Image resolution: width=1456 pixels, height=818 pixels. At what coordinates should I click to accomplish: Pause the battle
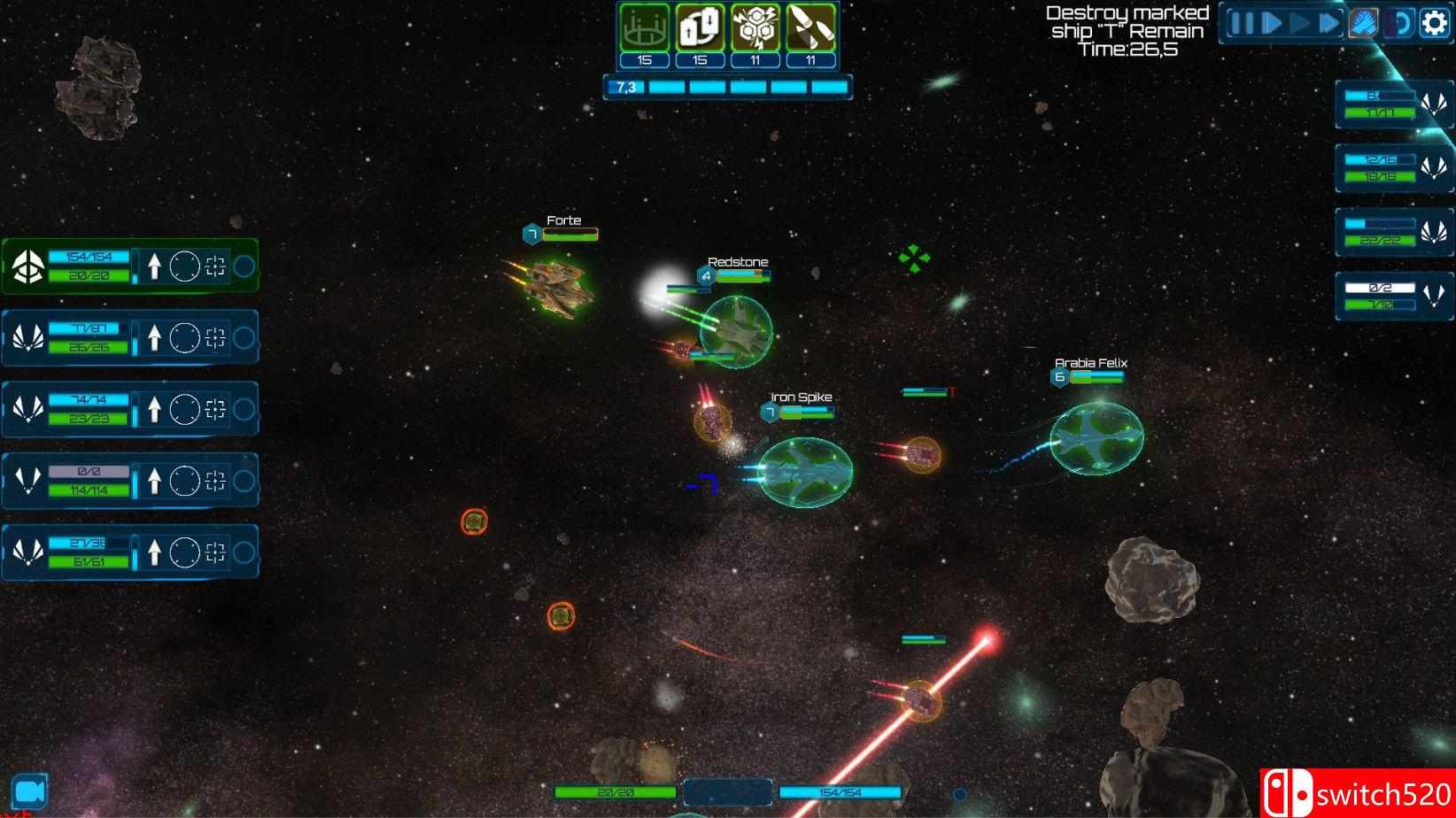pos(1242,23)
